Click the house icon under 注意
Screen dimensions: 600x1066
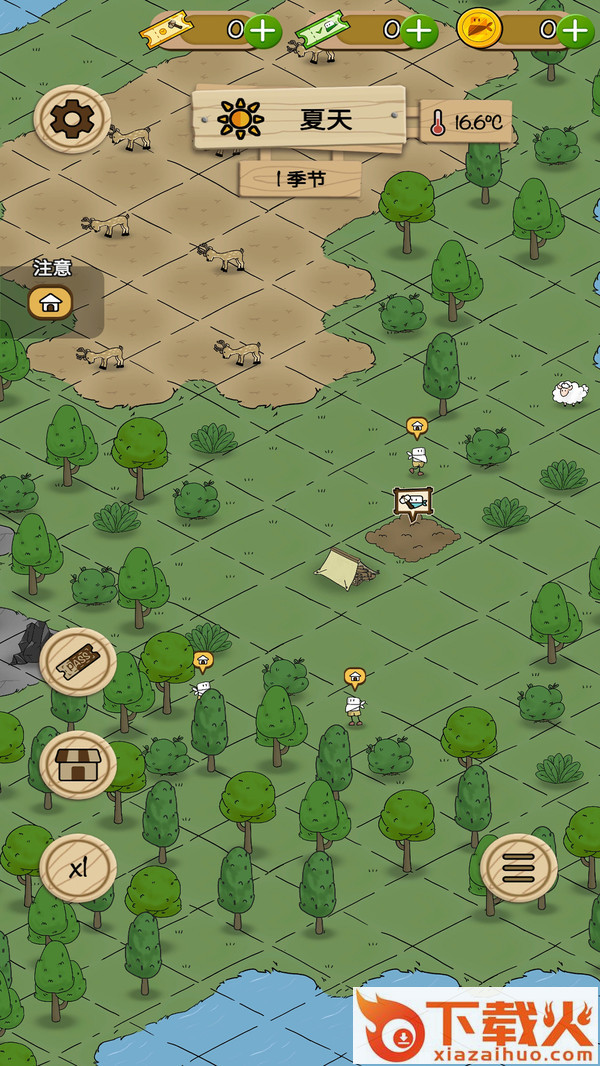tap(50, 301)
